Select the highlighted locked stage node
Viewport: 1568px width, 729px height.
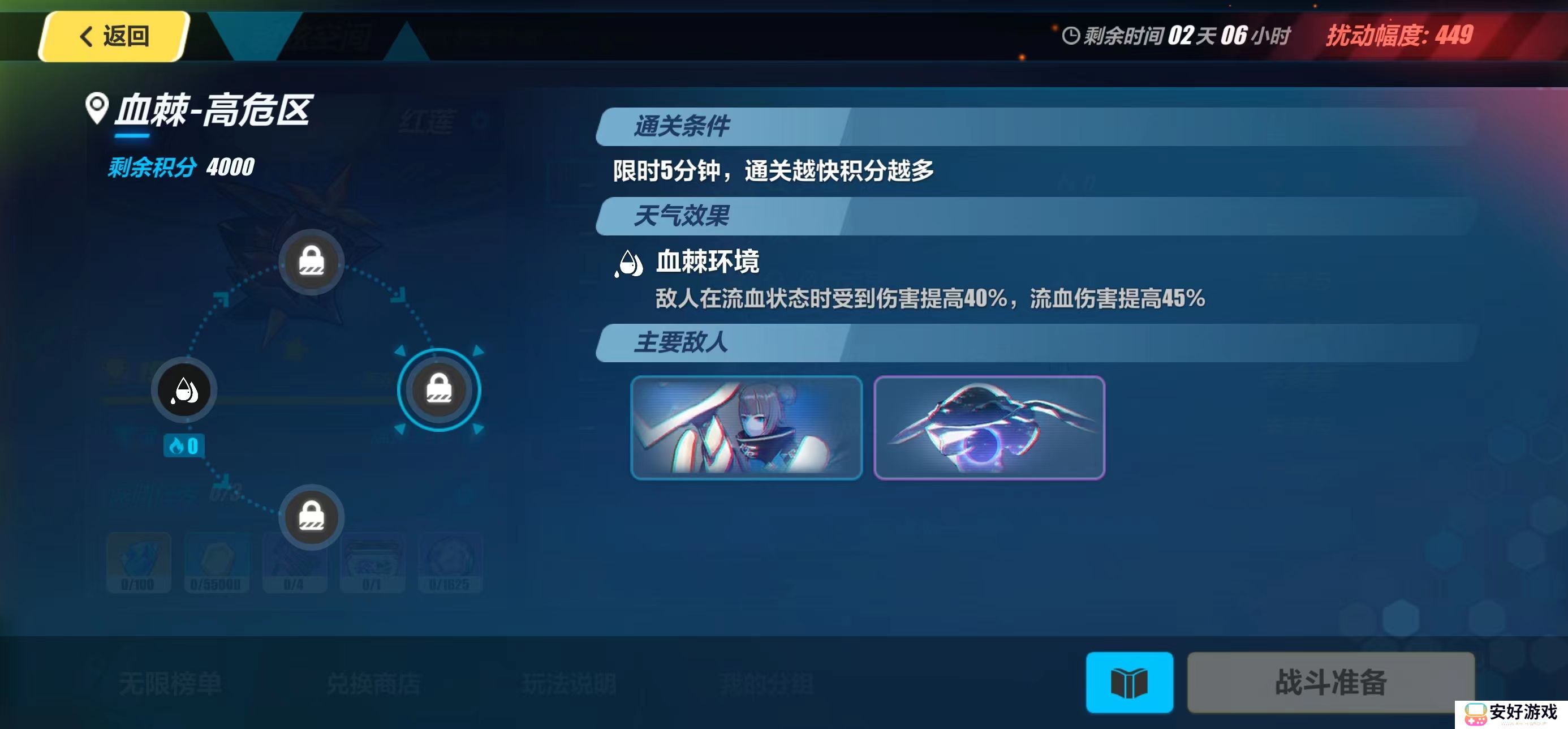(438, 389)
